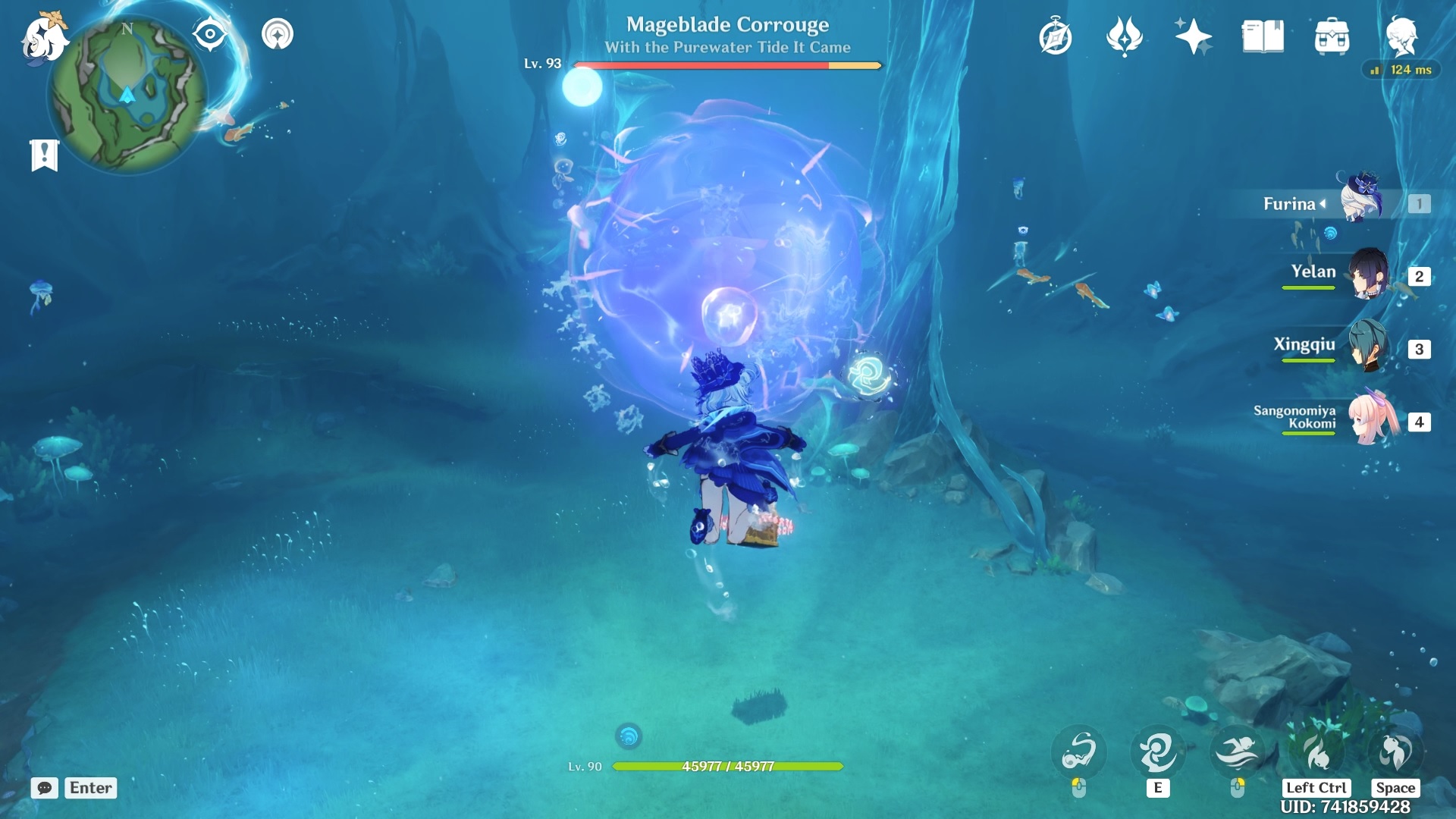Click the Enter chat button
Viewport: 1456px width, 819px height.
pos(89,789)
